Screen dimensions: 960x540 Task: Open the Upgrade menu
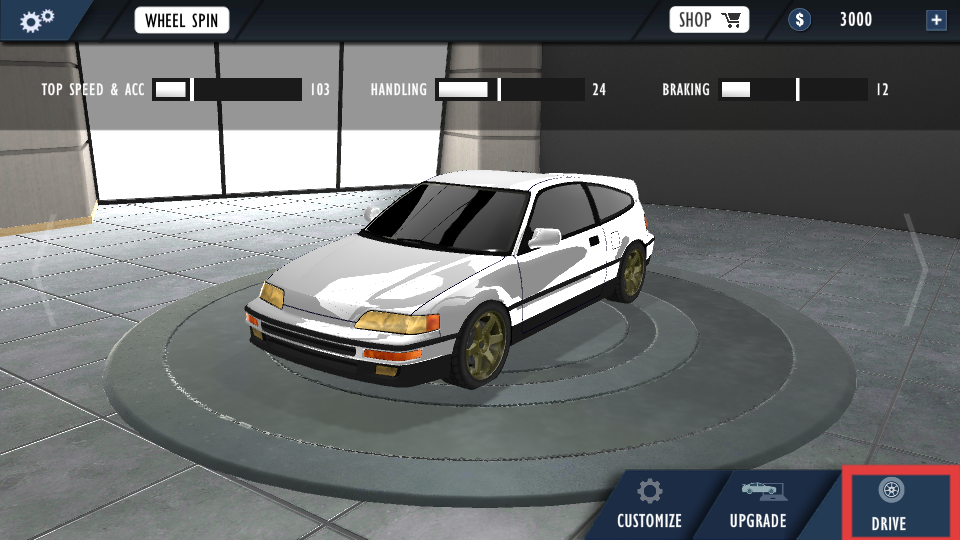coord(758,505)
